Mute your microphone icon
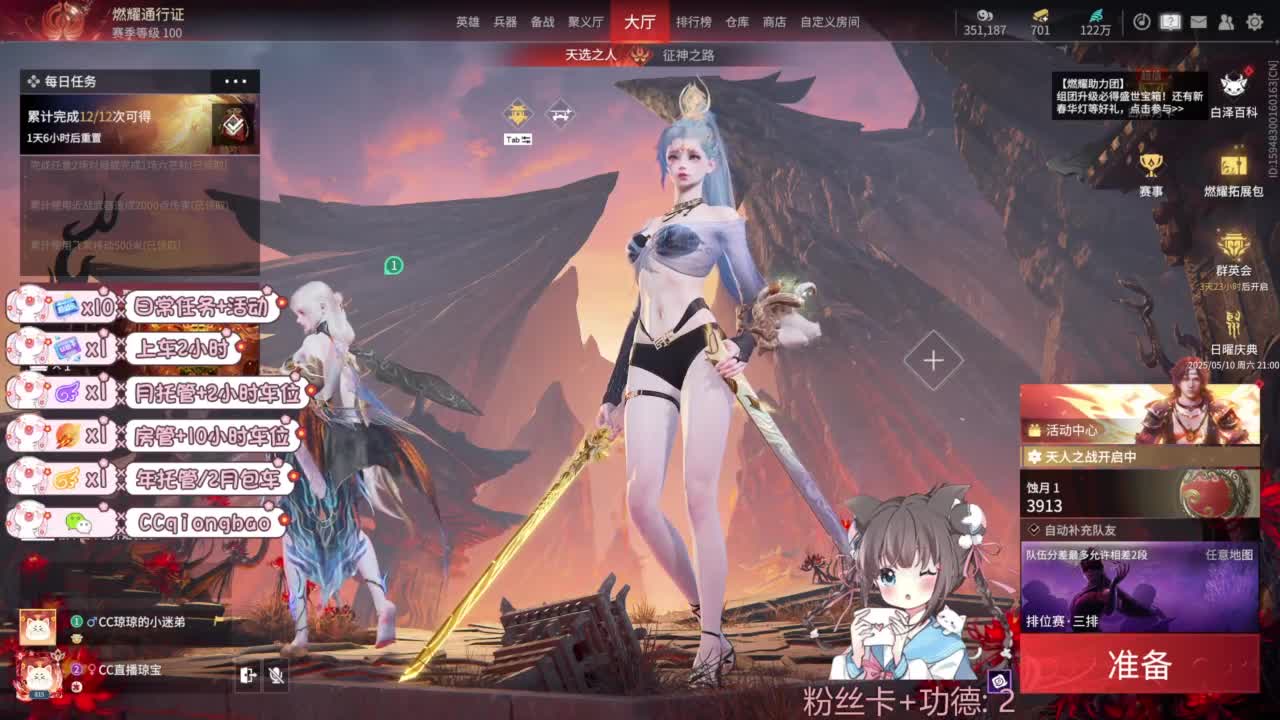The height and width of the screenshot is (720, 1280). point(276,675)
